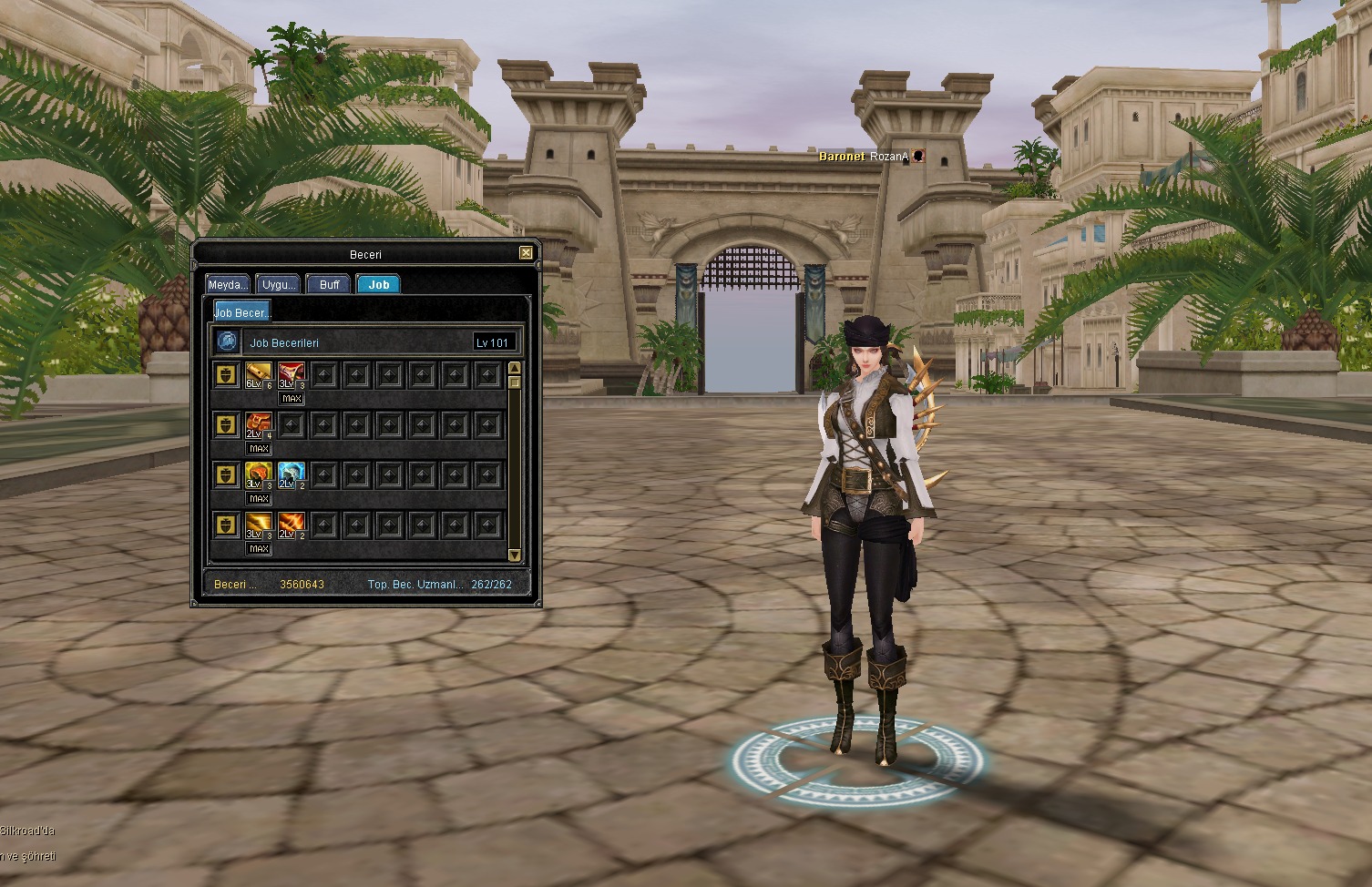Image resolution: width=1372 pixels, height=887 pixels.
Task: Click the round Job Becerileri emblem icon
Action: [227, 342]
